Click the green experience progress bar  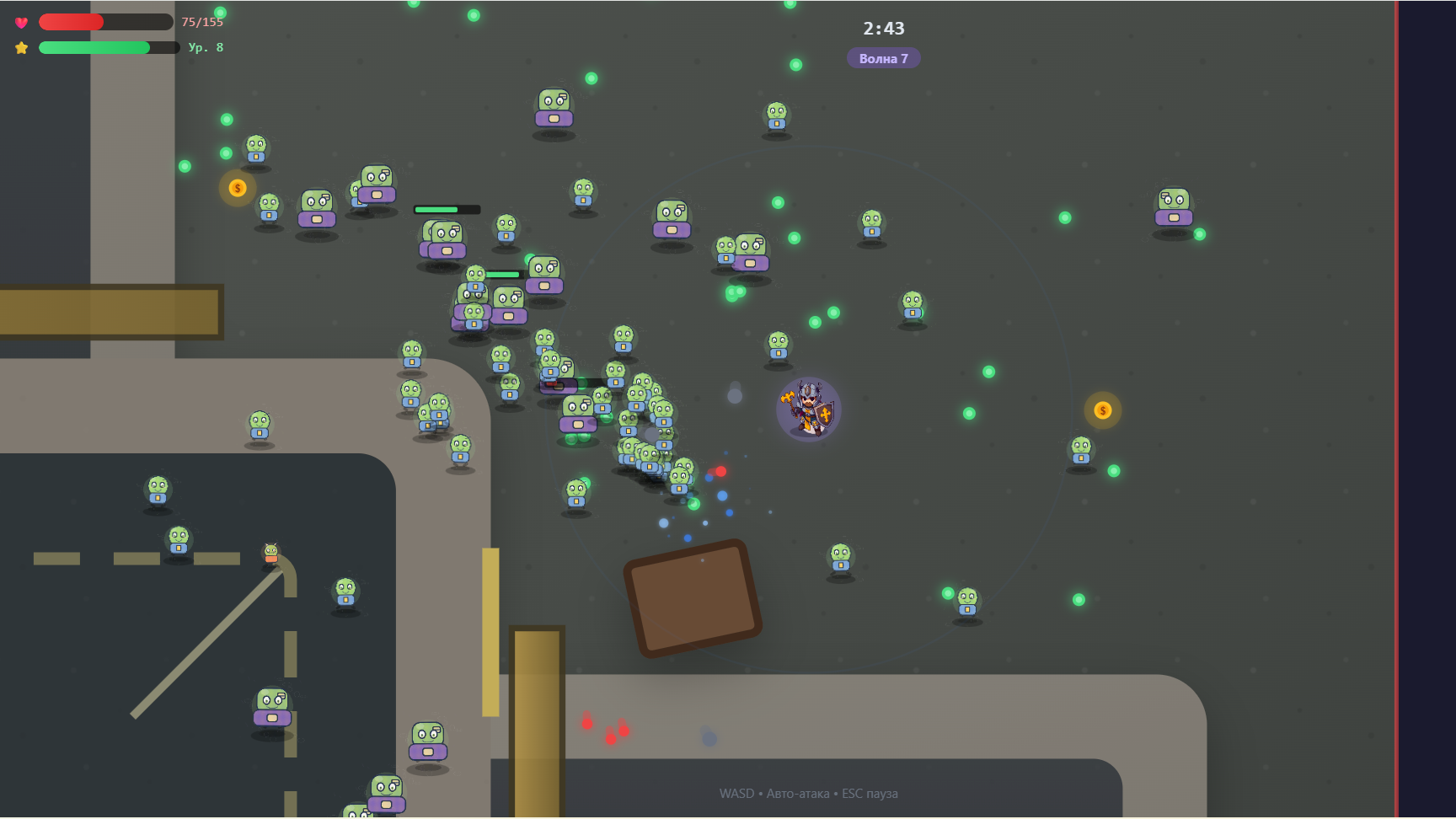(93, 48)
